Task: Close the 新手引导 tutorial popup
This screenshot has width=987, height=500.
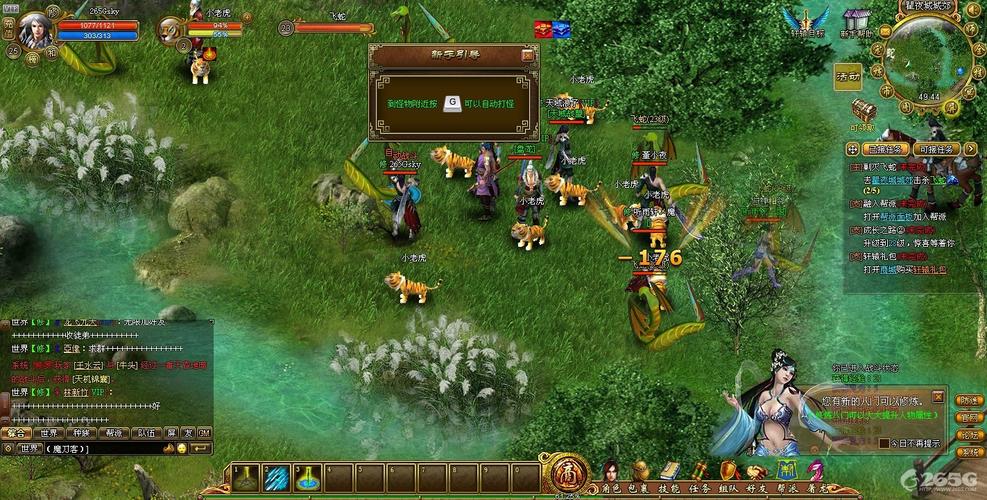Action: click(x=528, y=55)
